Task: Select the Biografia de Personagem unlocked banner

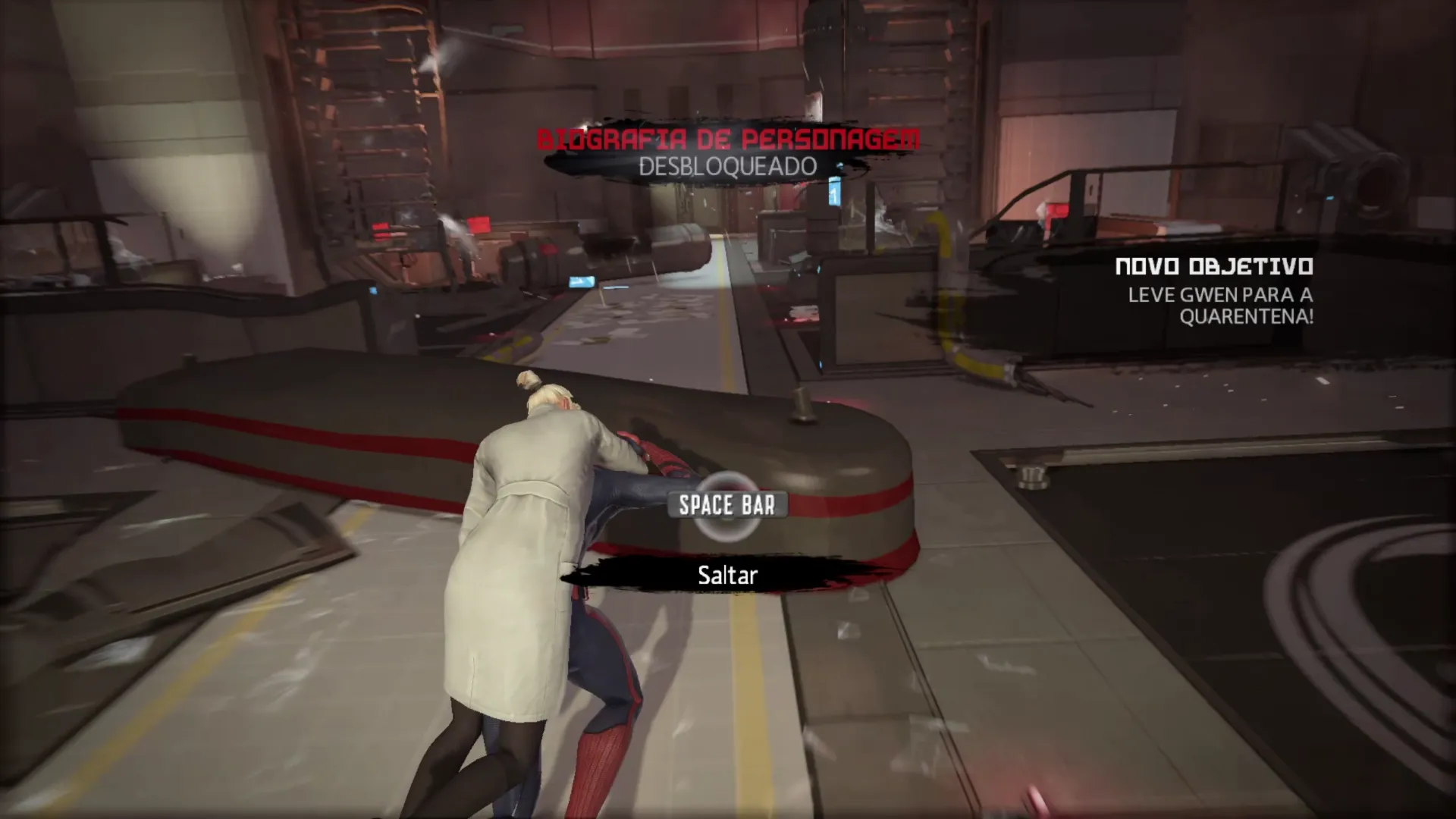Action: pos(728,152)
